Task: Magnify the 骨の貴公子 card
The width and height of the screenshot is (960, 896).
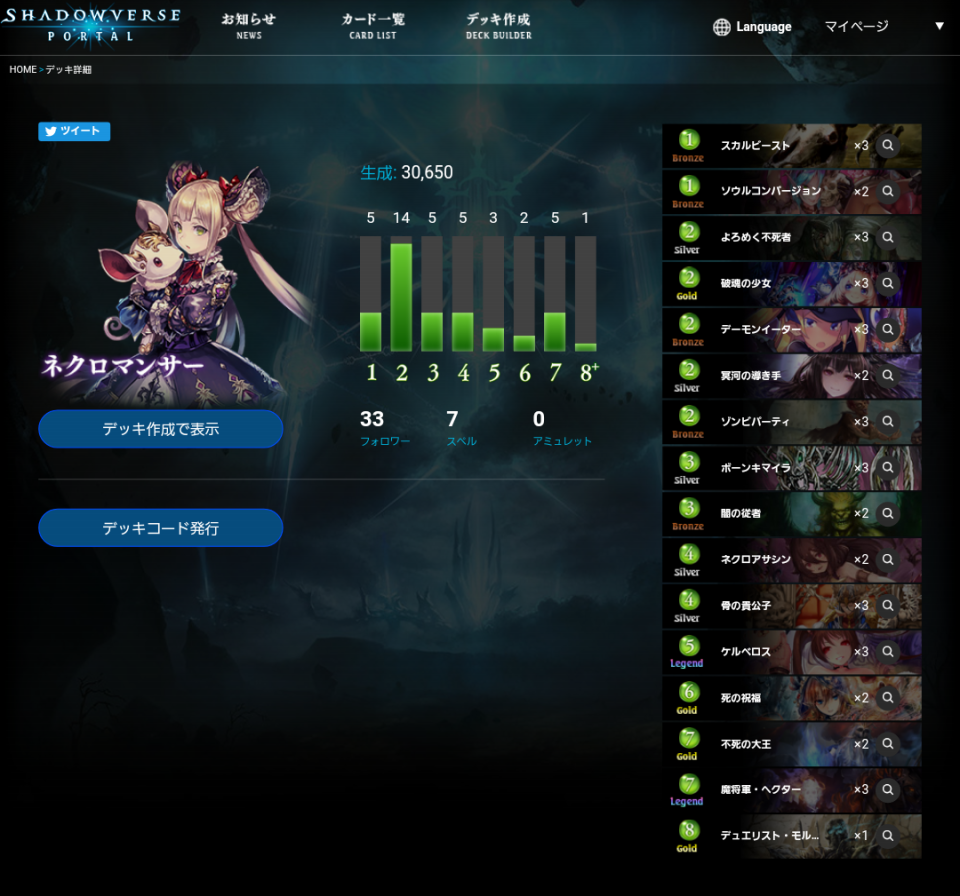Action: pos(887,606)
